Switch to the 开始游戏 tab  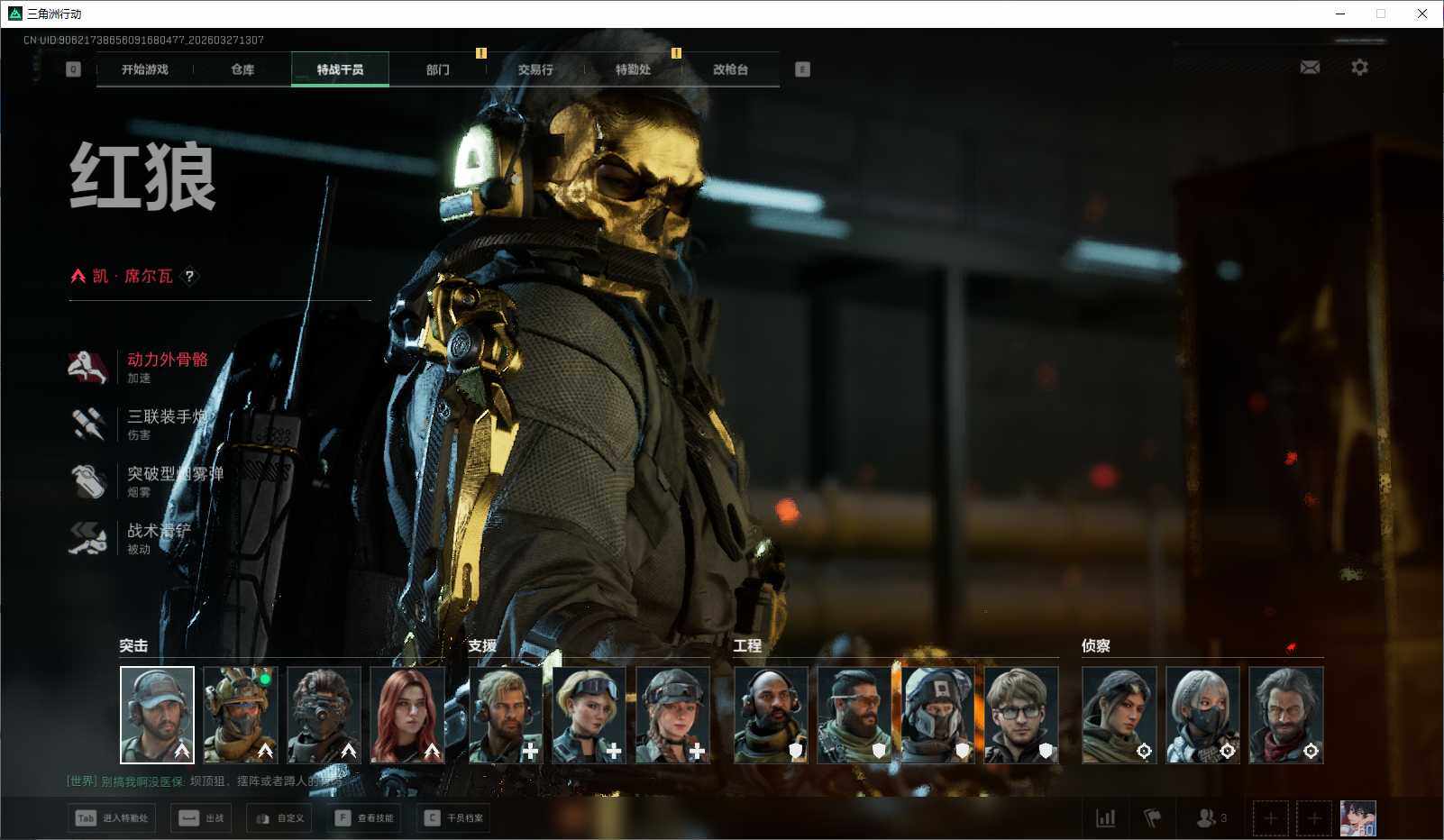pyautogui.click(x=145, y=69)
